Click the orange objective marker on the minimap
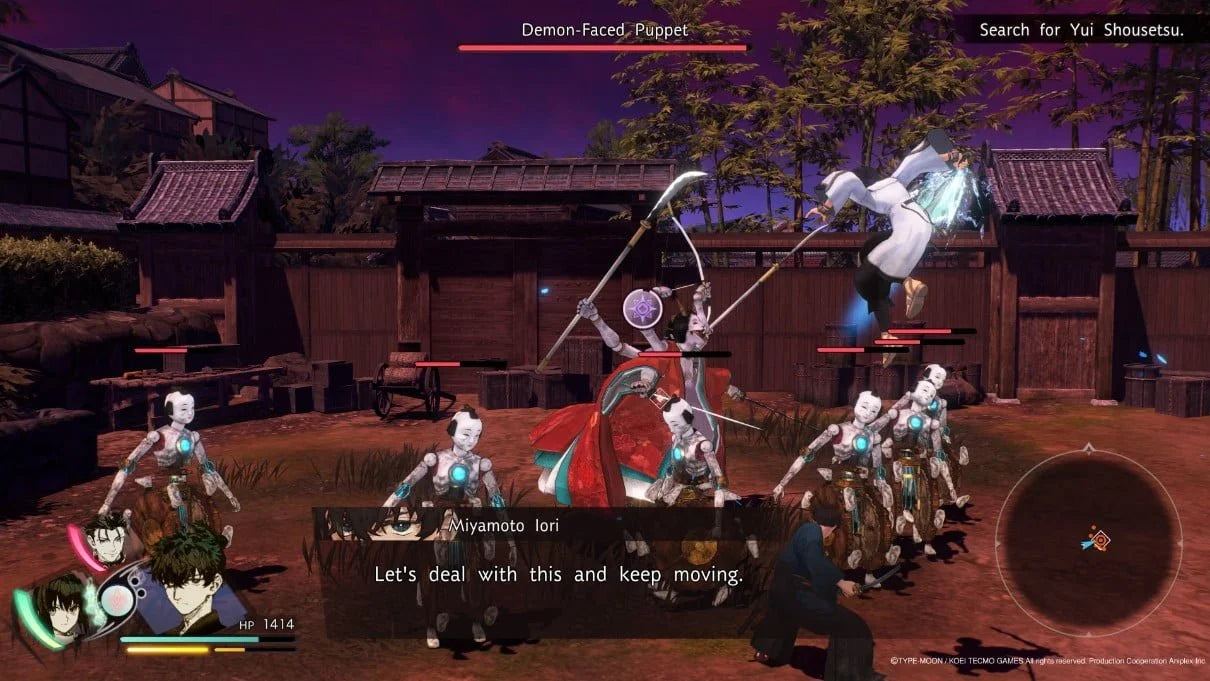1210x681 pixels. tap(1100, 540)
